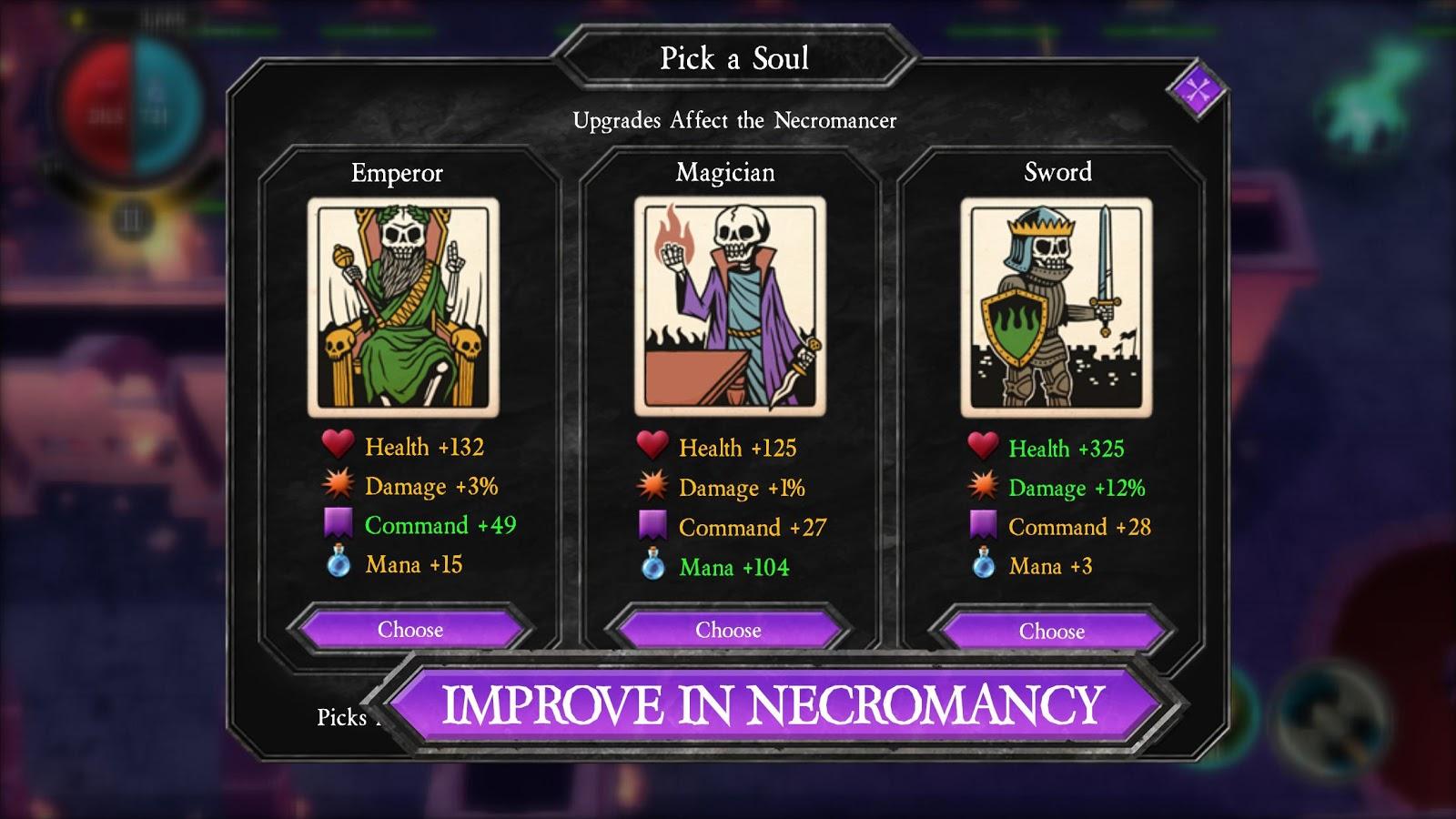Select the Emperor tarot card

(403, 307)
